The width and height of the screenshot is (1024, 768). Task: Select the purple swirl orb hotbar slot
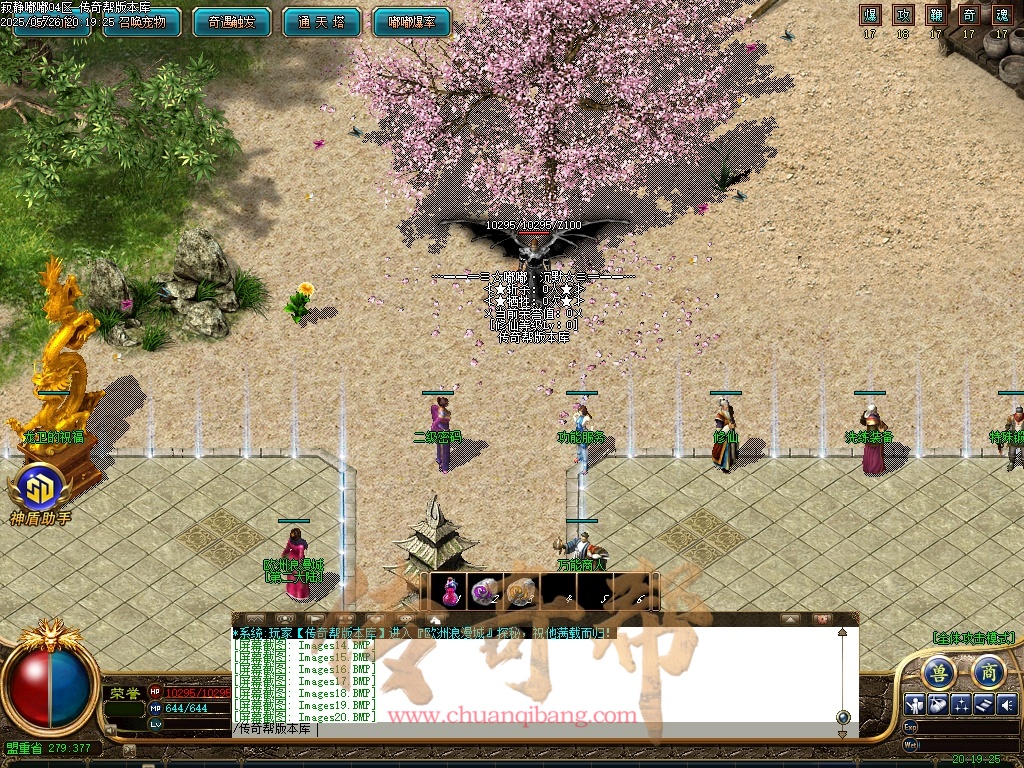tap(486, 592)
